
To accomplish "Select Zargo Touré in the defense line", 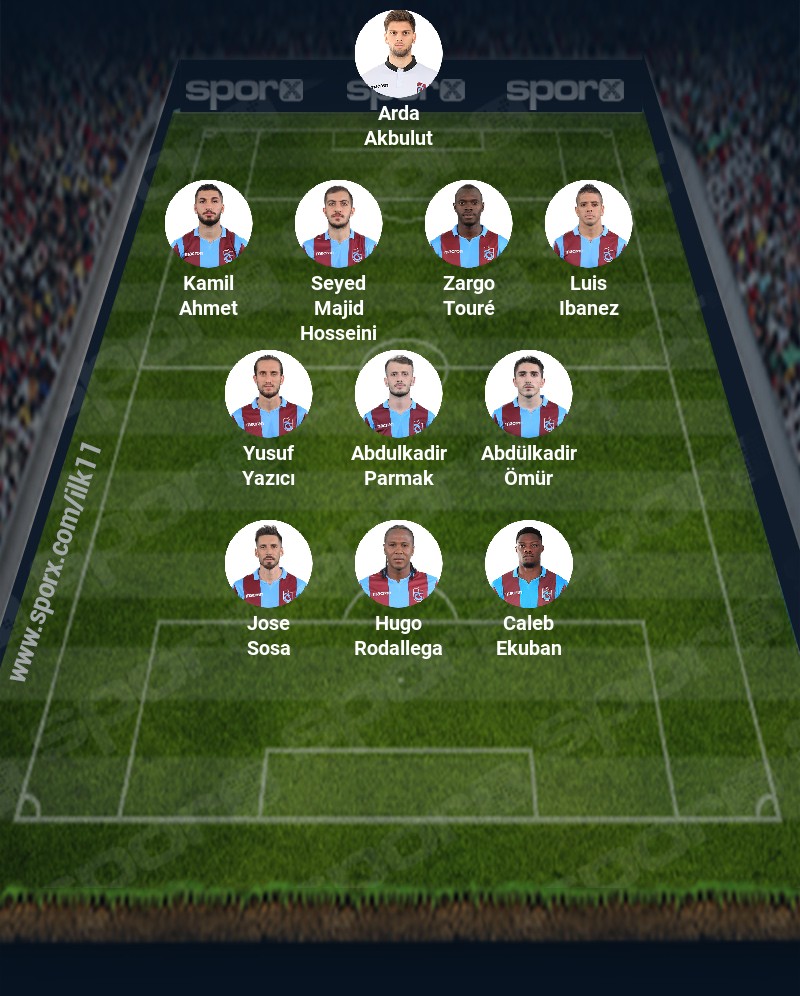I will click(468, 224).
